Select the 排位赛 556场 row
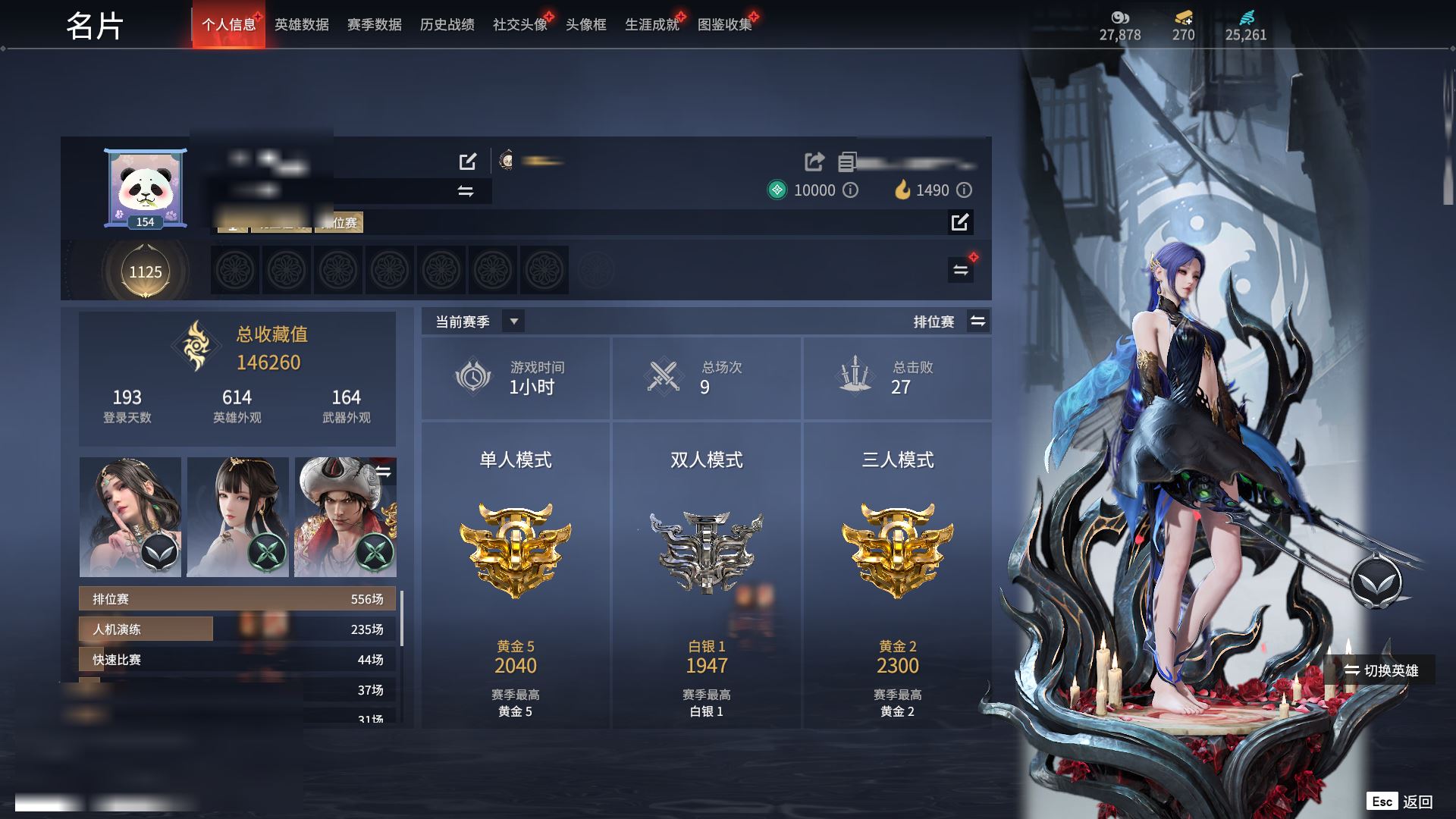The width and height of the screenshot is (1456, 819). (x=237, y=599)
